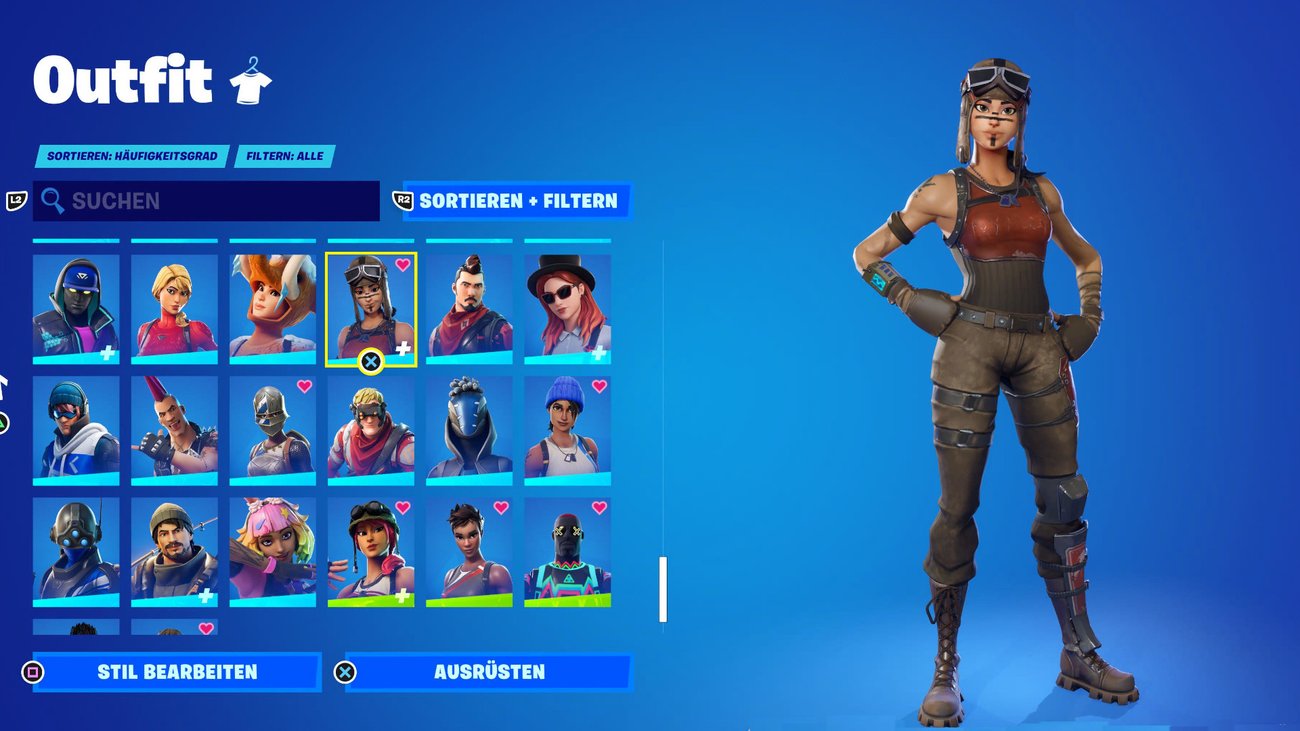
Task: Open the Sortieren: Häufigkeitsgrad option
Action: pos(132,156)
